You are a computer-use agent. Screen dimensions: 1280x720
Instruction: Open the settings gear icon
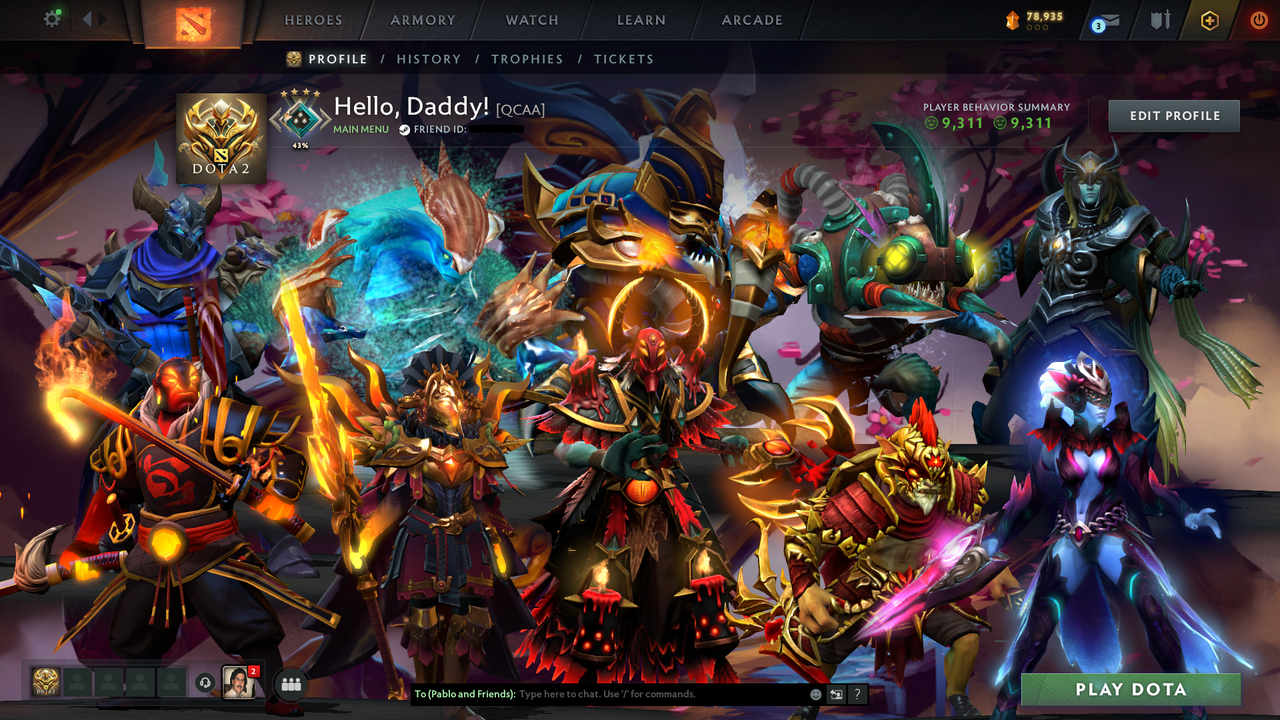click(53, 18)
